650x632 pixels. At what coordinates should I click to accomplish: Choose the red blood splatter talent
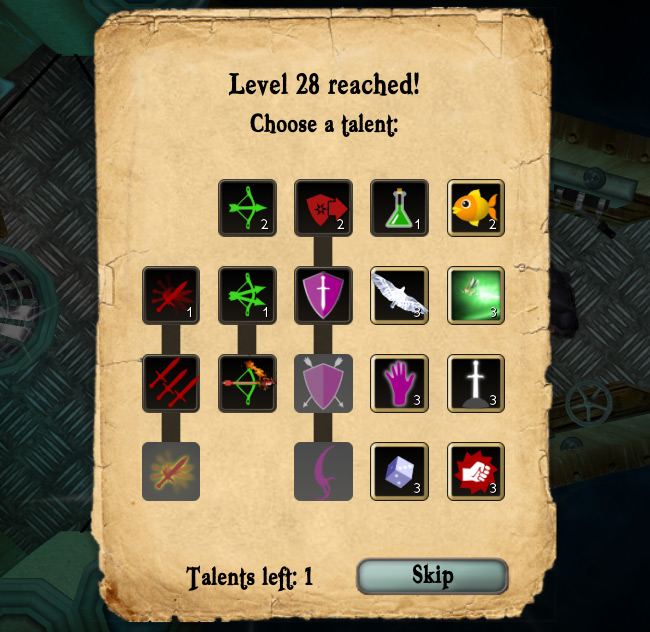click(171, 296)
